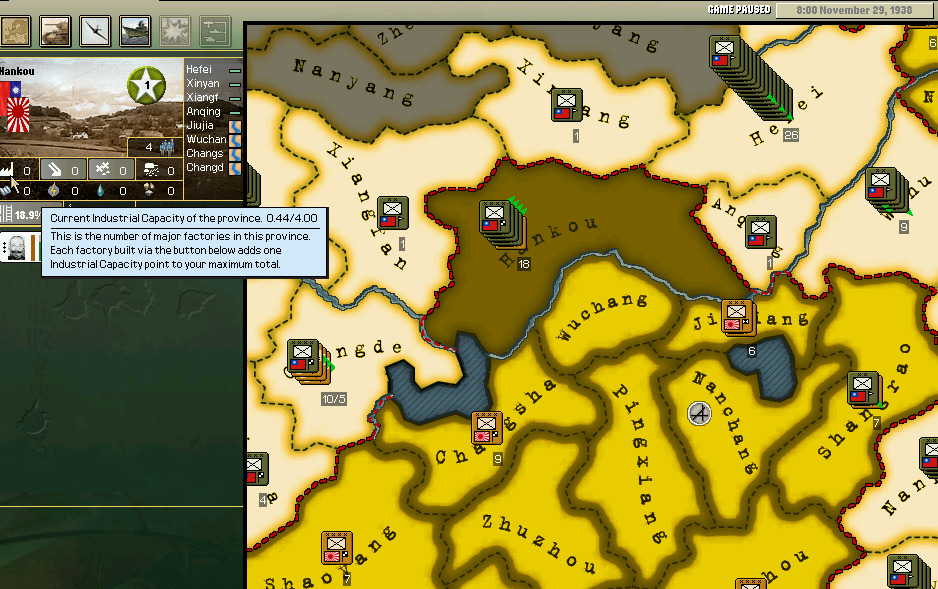Go to Anqing from the province list
Image resolution: width=938 pixels, height=589 pixels.
205,112
